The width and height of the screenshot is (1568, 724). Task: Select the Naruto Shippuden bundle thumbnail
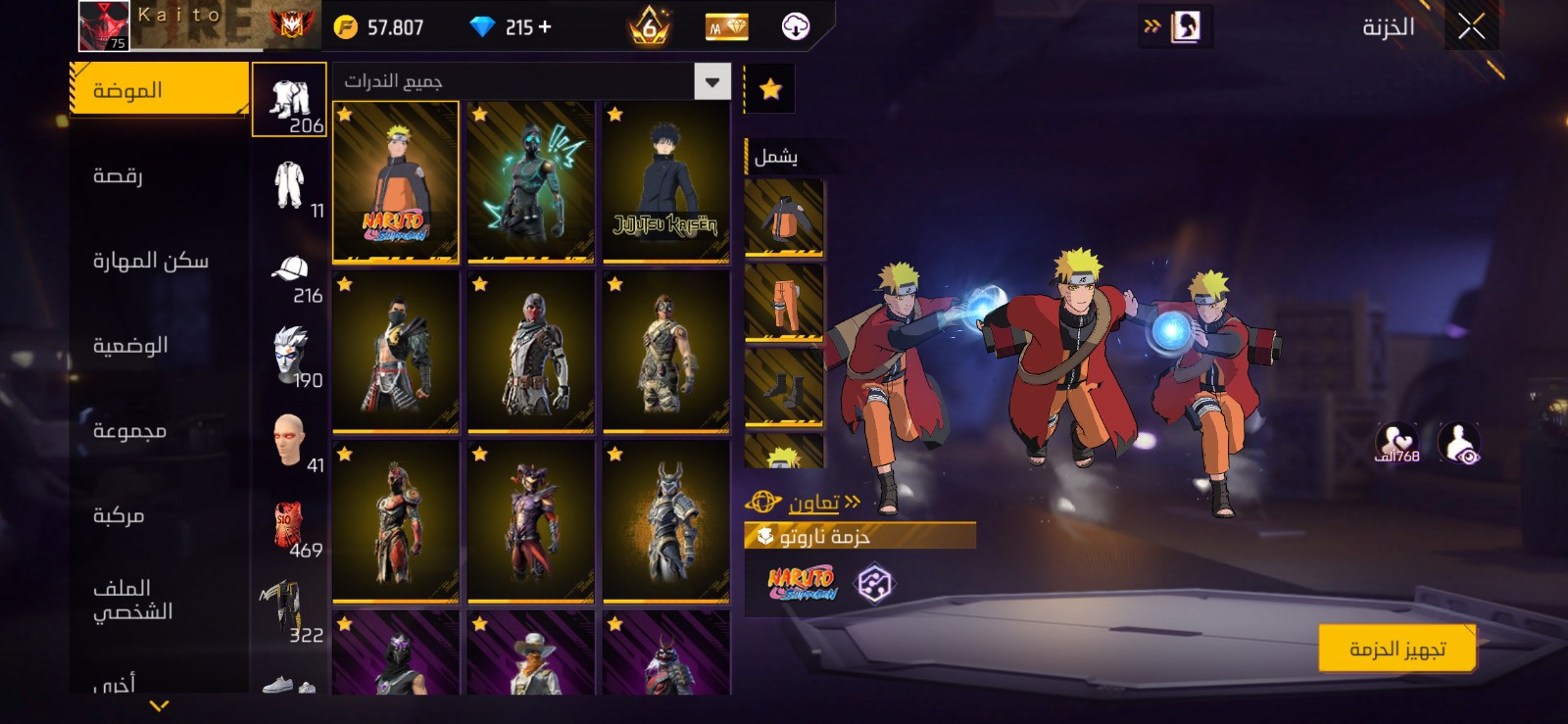[x=396, y=182]
